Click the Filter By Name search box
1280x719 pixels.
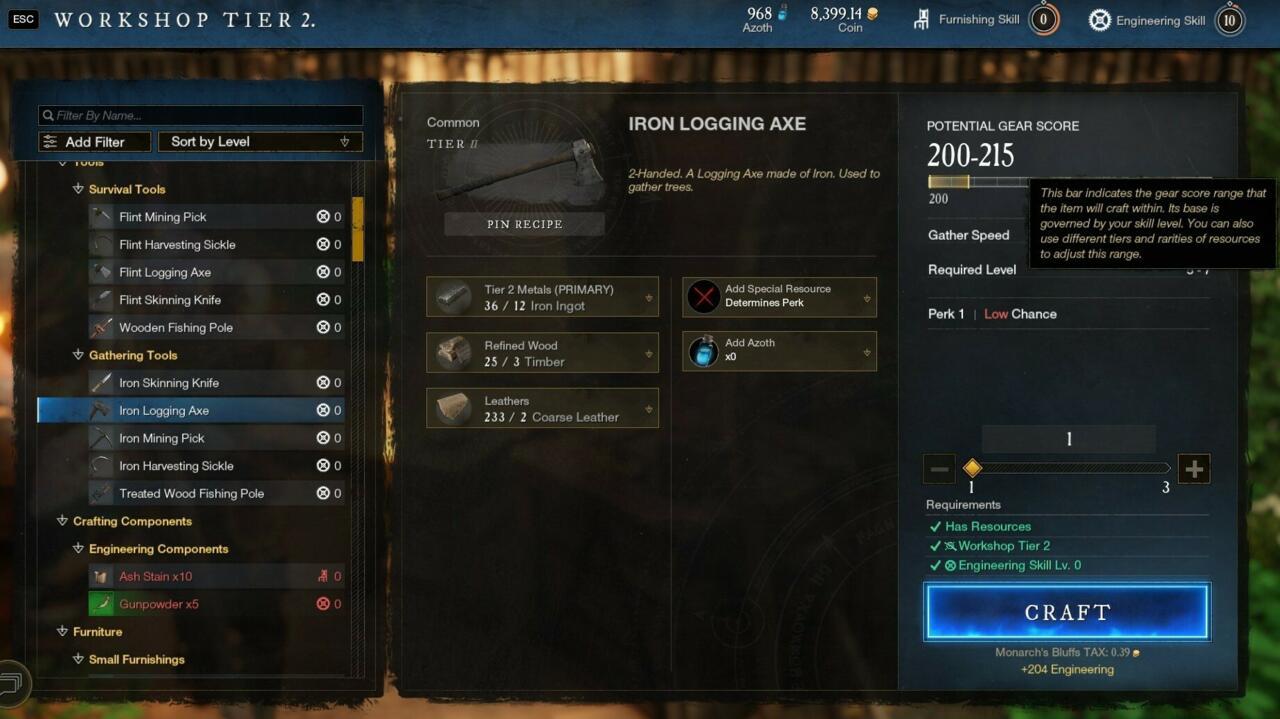tap(200, 115)
